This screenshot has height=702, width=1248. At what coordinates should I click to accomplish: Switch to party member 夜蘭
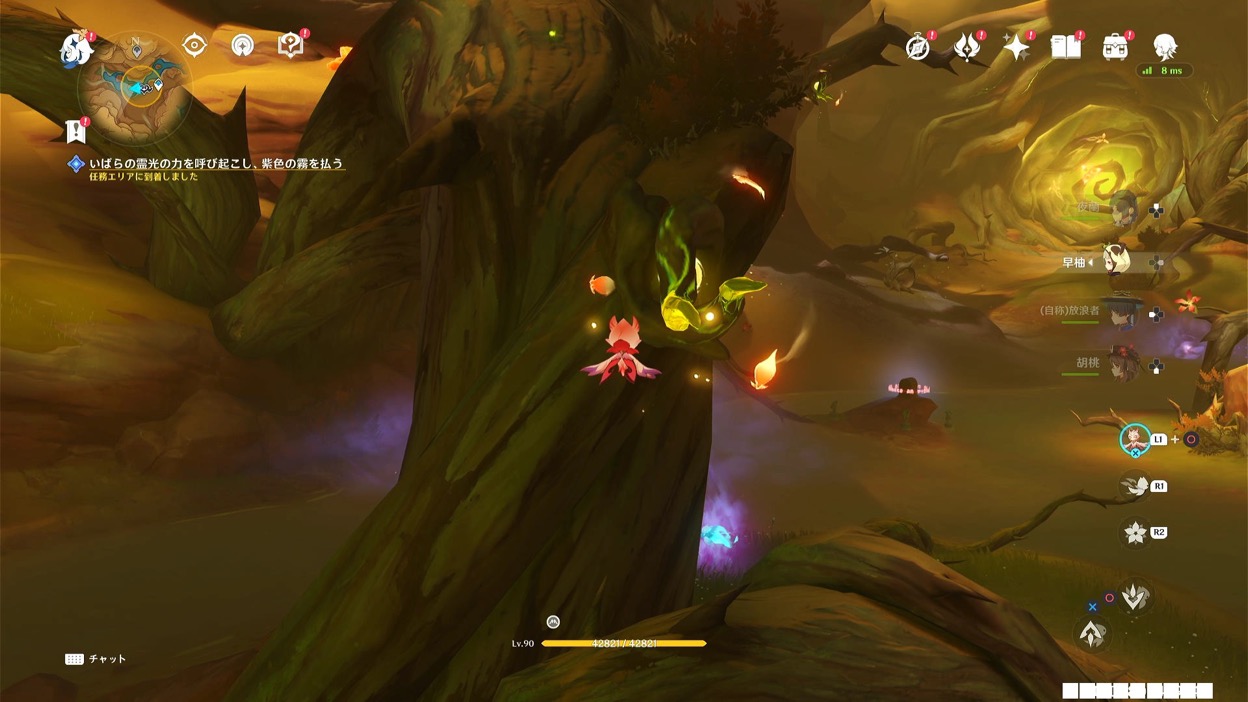point(1123,210)
